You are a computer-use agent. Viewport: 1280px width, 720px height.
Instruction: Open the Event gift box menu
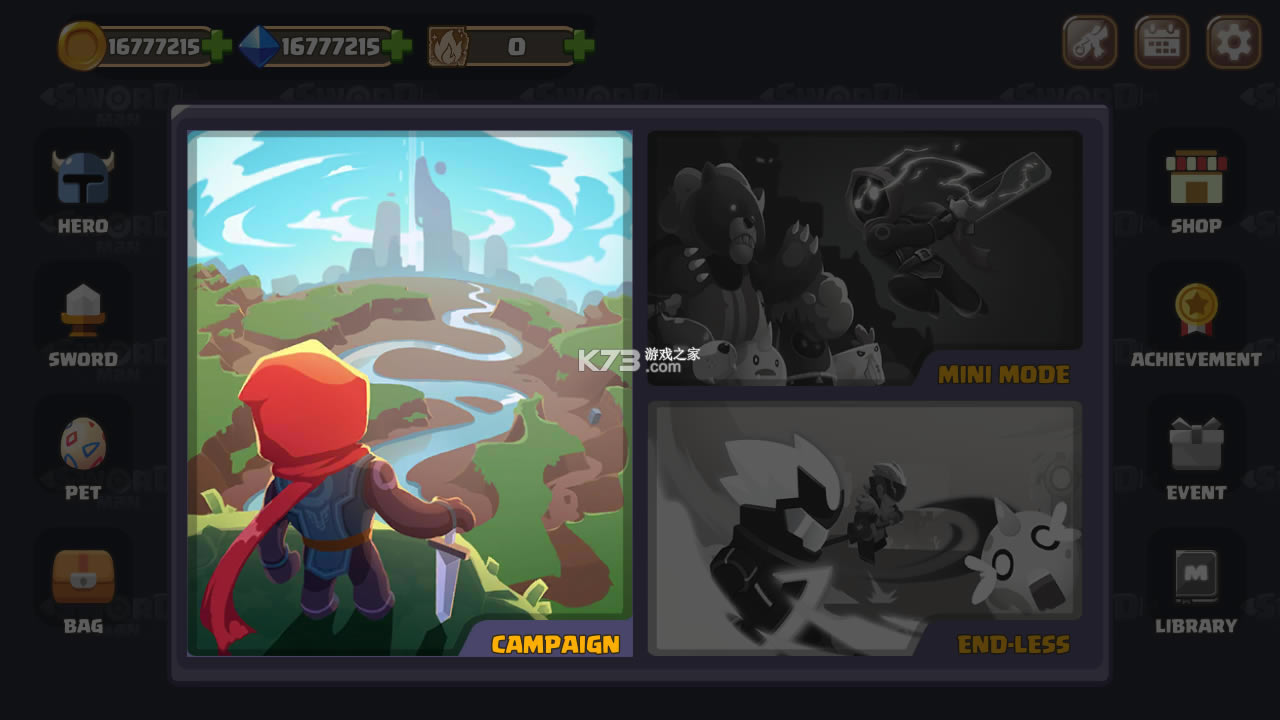point(1196,455)
